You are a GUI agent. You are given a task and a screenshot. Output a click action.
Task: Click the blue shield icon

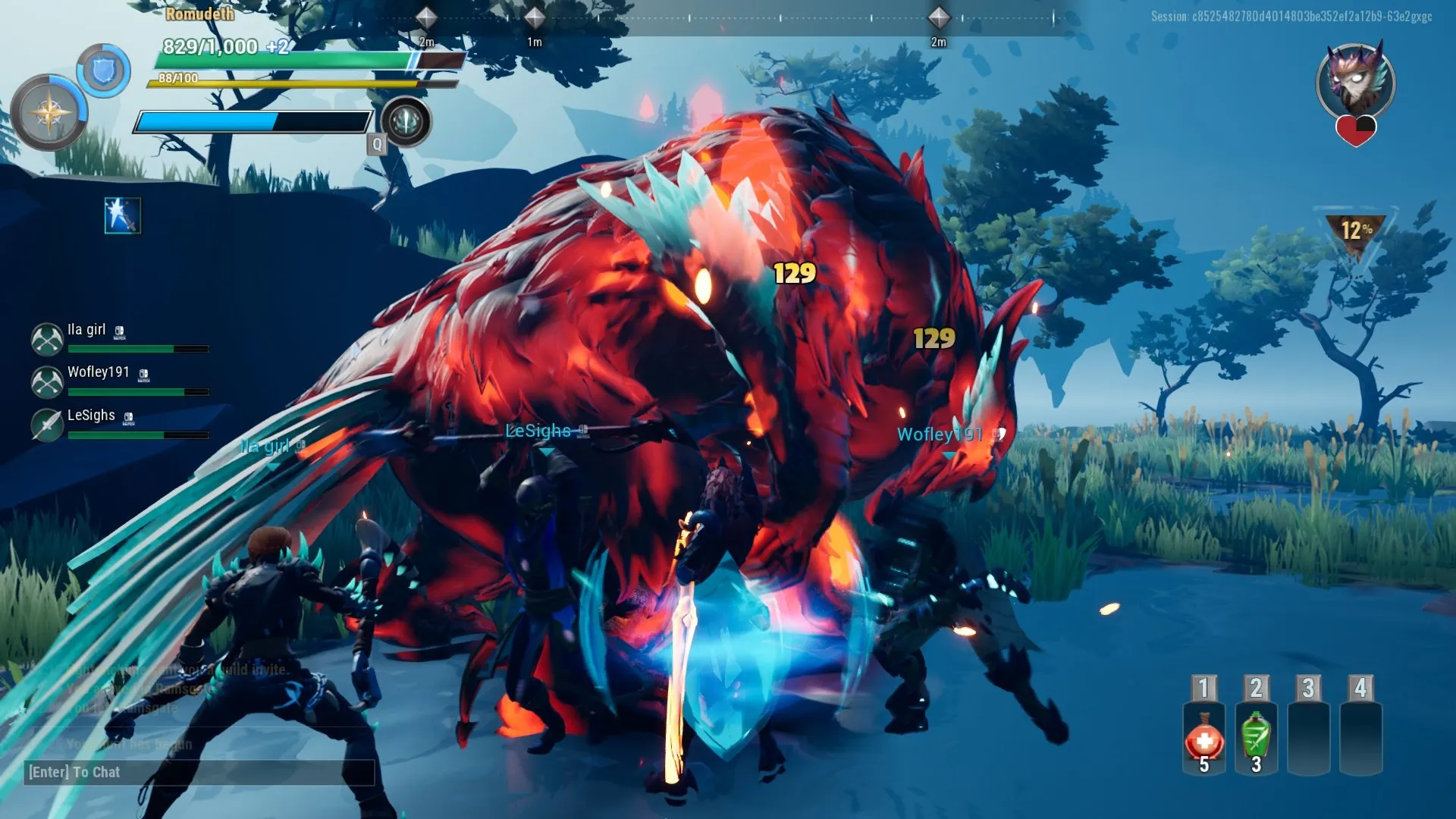point(104,71)
